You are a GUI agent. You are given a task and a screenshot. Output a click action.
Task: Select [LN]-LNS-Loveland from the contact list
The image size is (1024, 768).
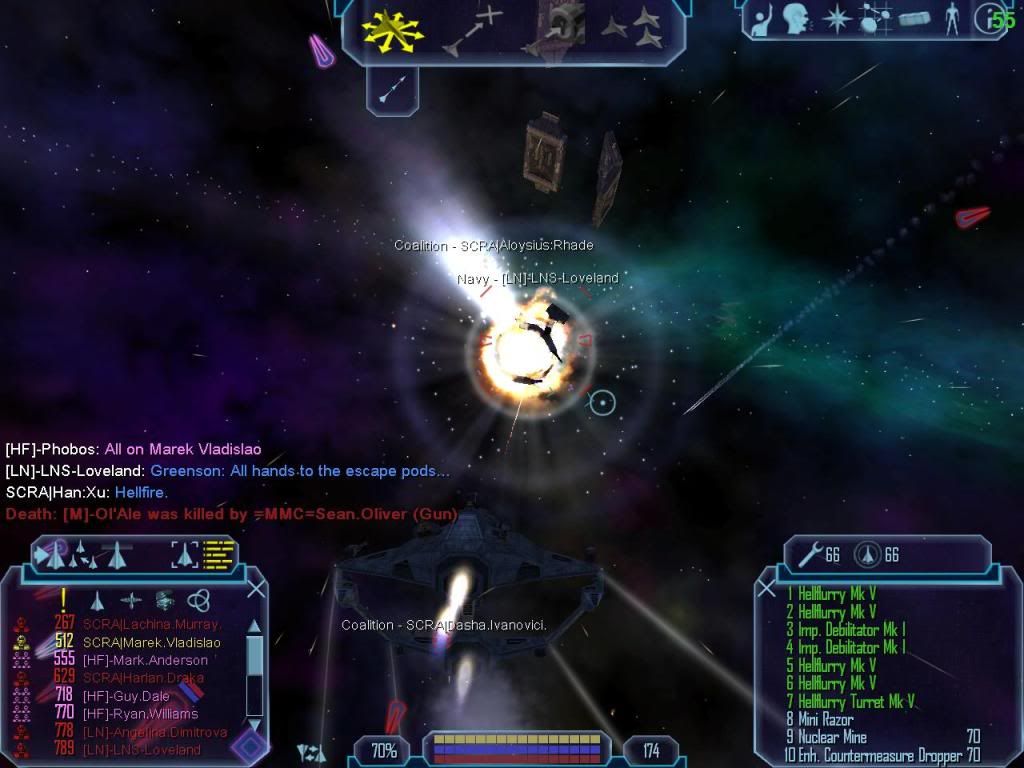coord(141,750)
